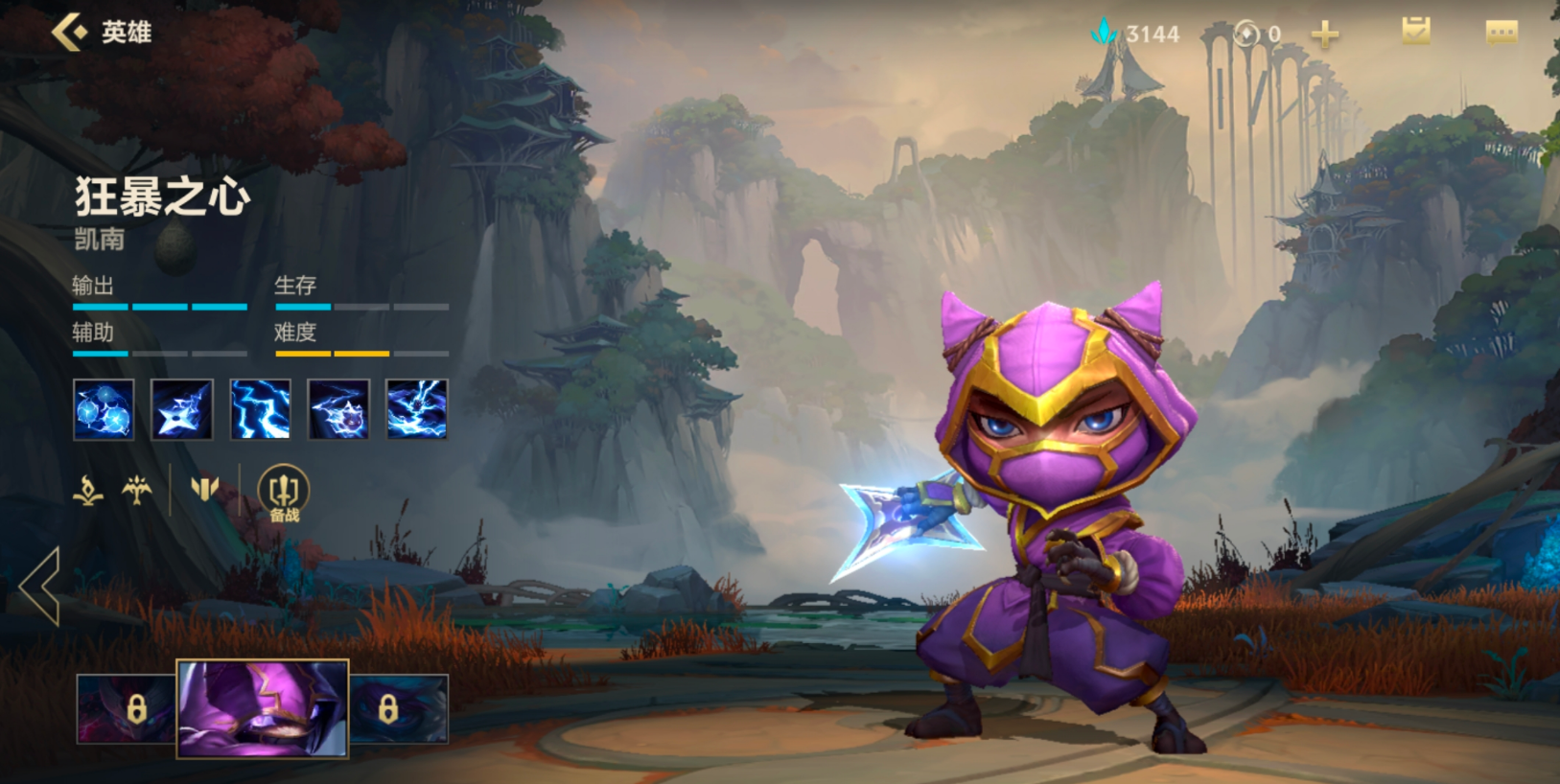View the lightning storm ultimate ability icon
This screenshot has height=784, width=1560.
[417, 409]
